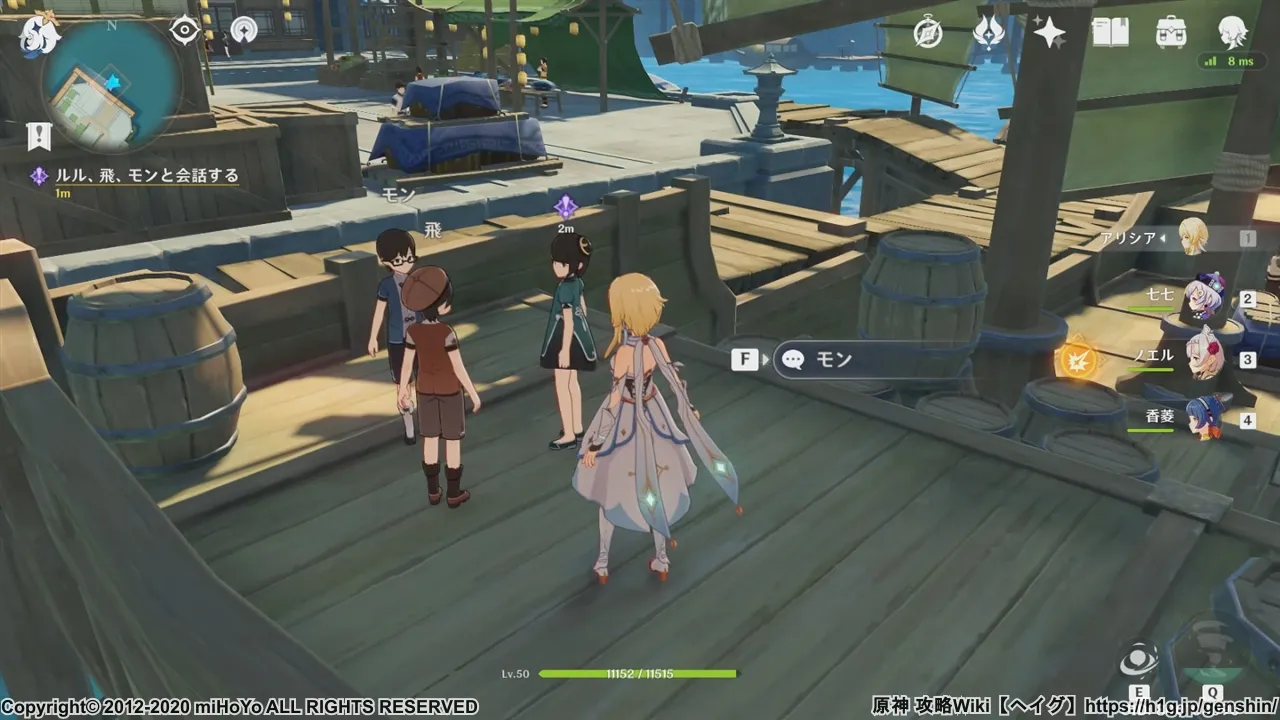Open the backpack Inventory icon
Image resolution: width=1280 pixels, height=720 pixels.
click(x=1171, y=33)
